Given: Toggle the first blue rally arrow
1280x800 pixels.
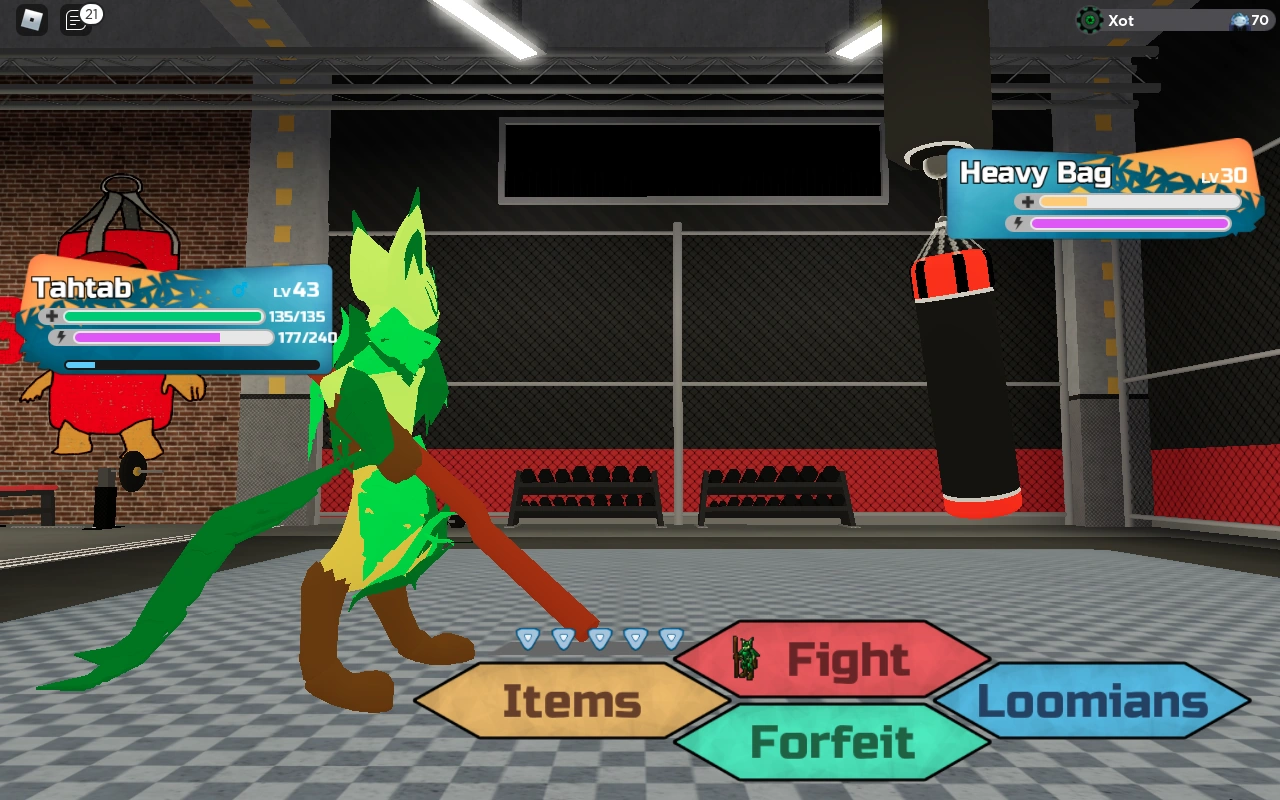Looking at the screenshot, I should pyautogui.click(x=528, y=638).
